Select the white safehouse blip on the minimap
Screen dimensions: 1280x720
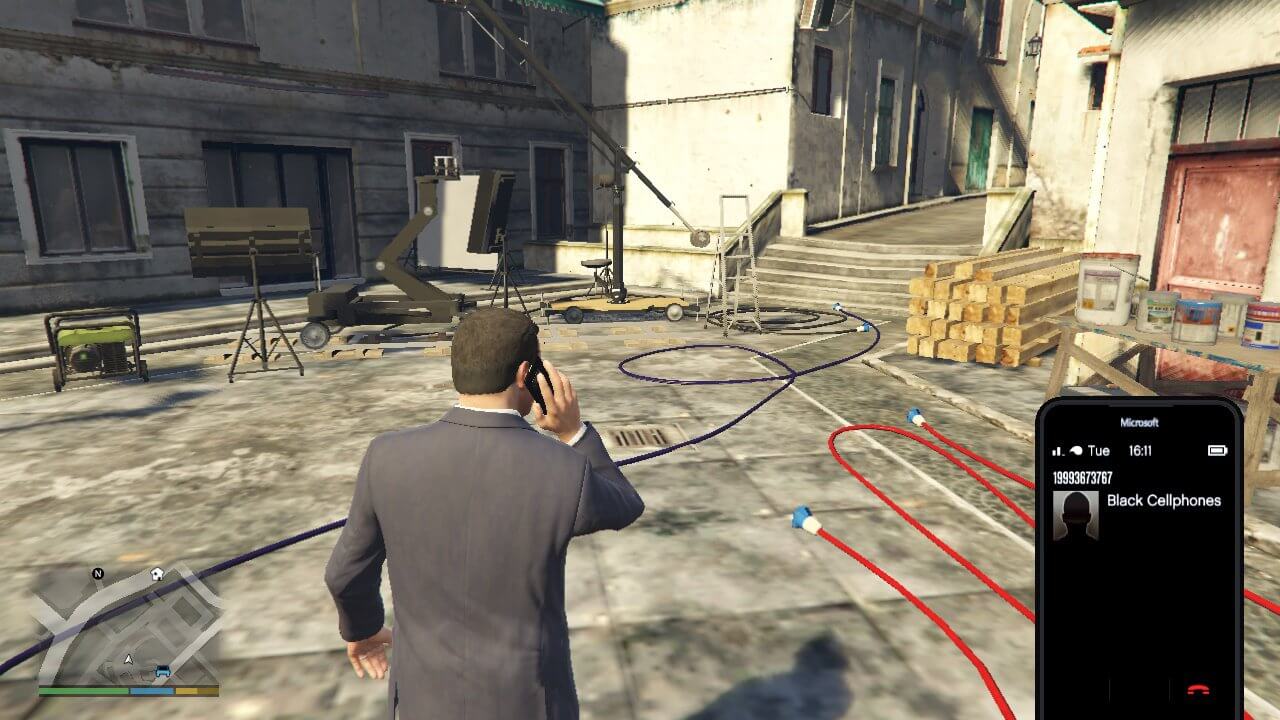156,574
